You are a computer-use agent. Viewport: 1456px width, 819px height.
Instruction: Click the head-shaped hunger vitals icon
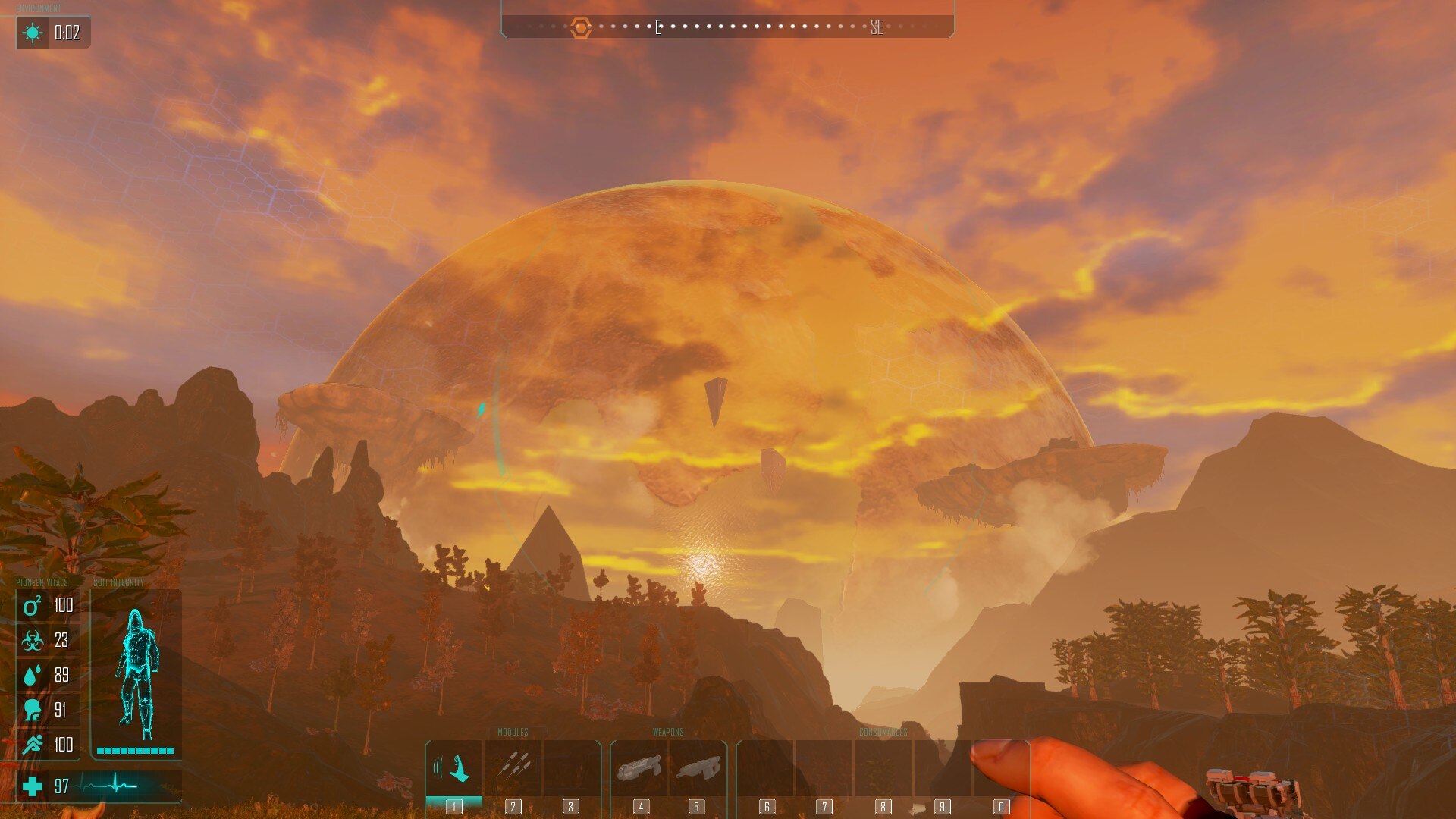pyautogui.click(x=32, y=711)
